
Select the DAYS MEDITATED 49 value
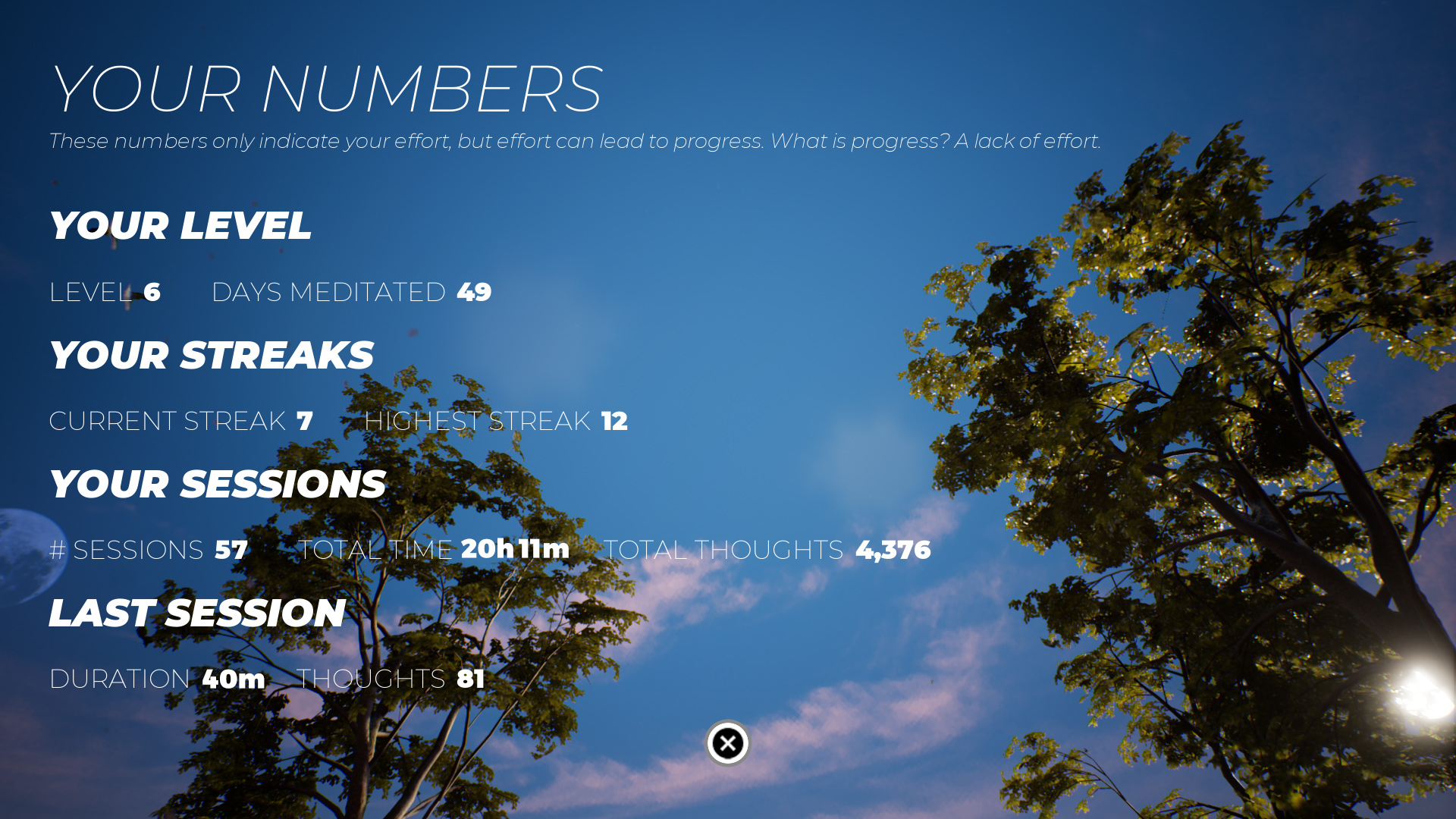(351, 292)
